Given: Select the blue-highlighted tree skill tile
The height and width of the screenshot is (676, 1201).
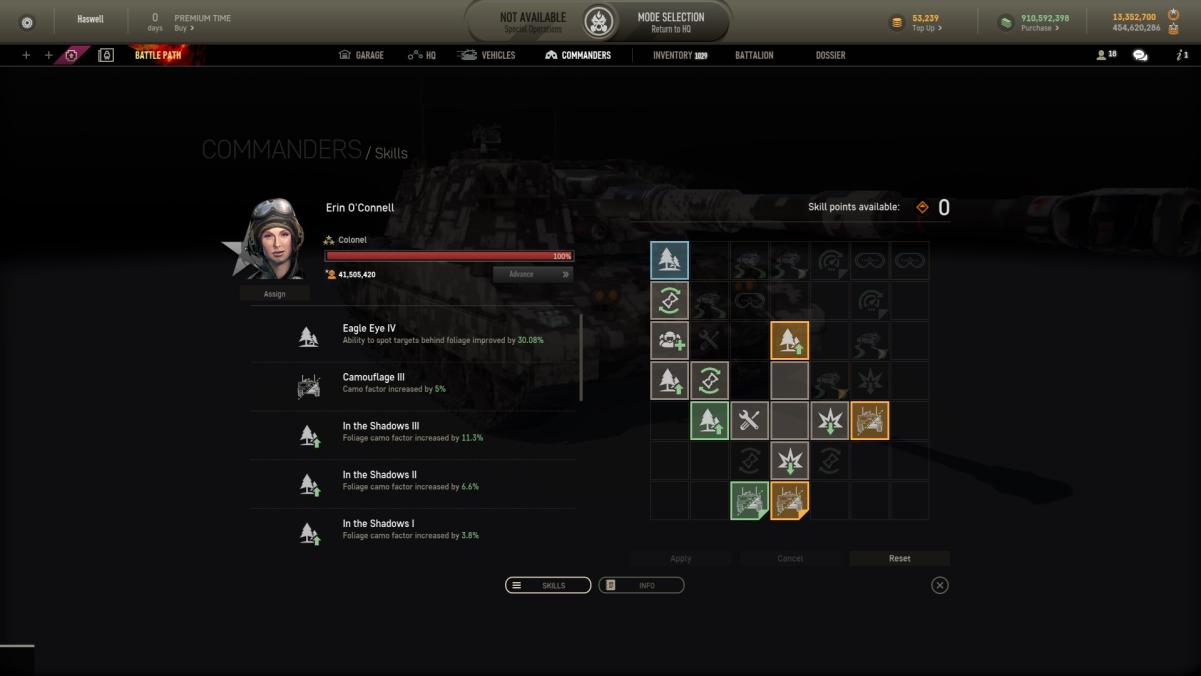Looking at the screenshot, I should (669, 261).
